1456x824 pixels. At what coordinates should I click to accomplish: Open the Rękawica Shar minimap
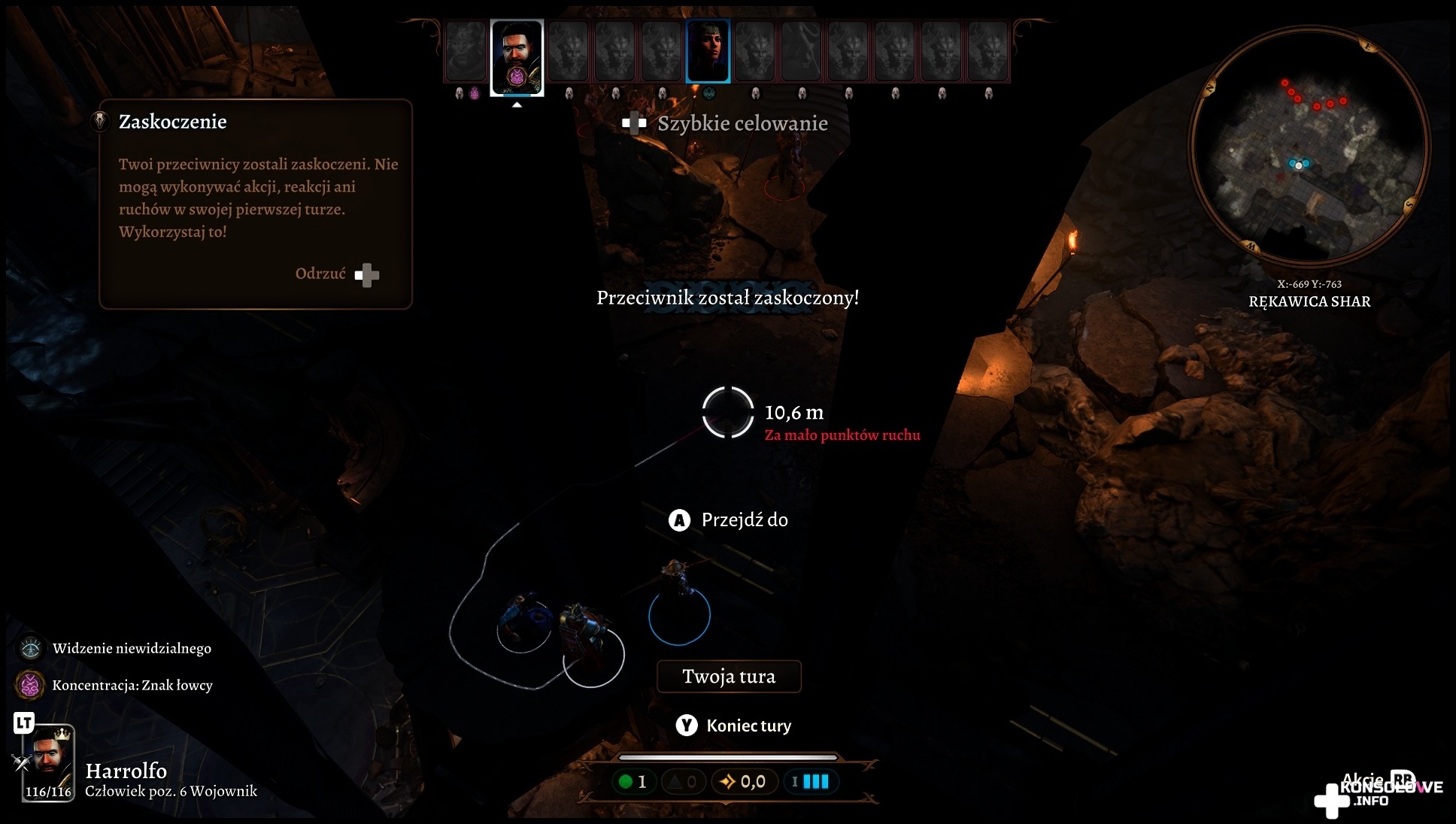tap(1309, 147)
